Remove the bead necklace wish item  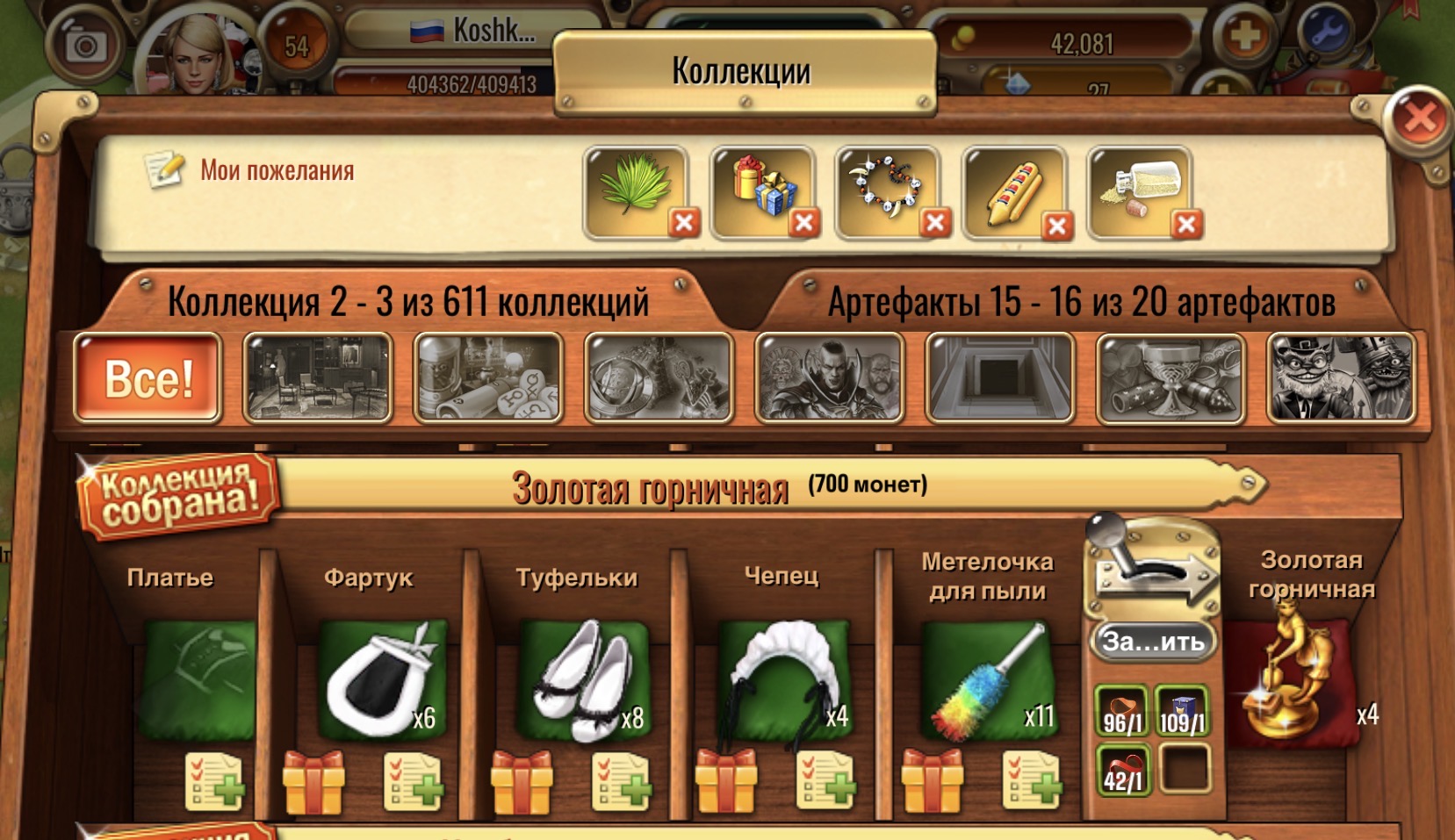click(935, 223)
